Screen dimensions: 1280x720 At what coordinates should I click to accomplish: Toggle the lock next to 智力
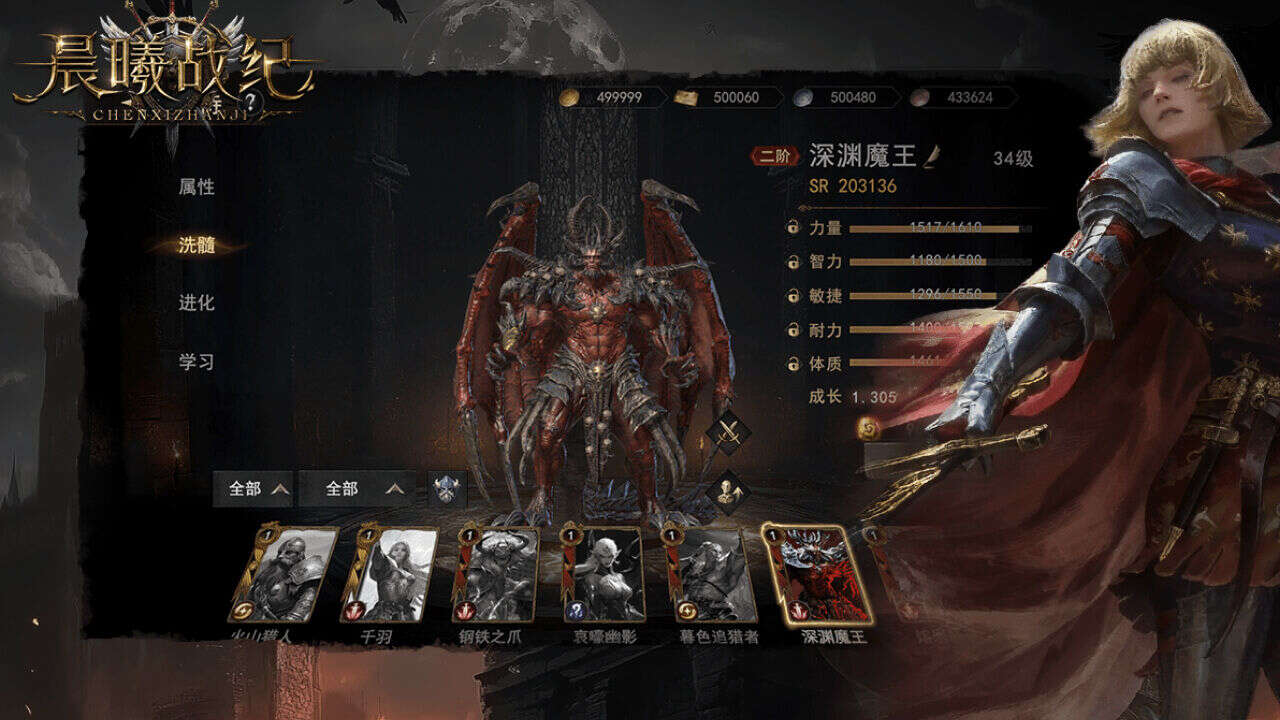793,262
